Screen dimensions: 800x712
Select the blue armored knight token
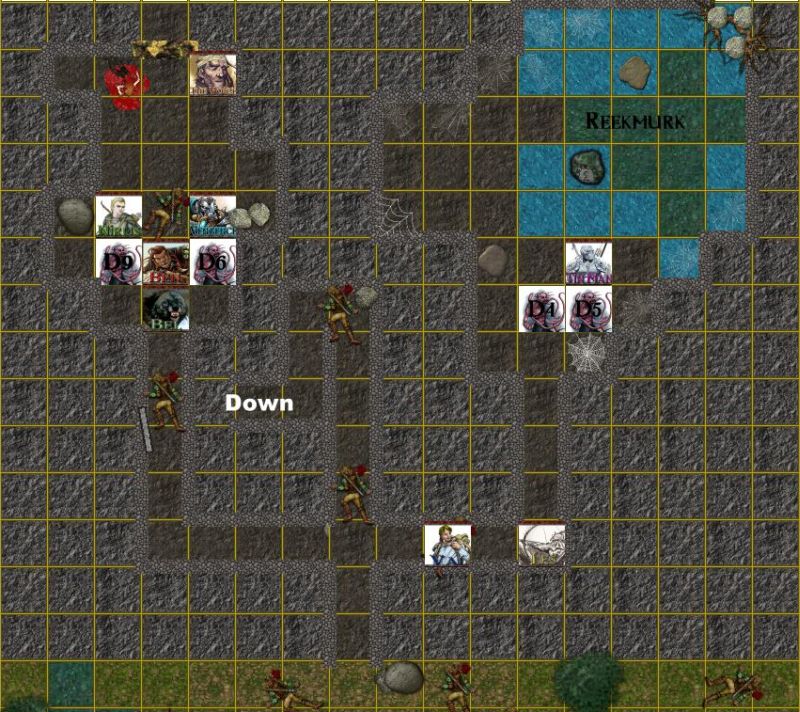pyautogui.click(x=211, y=215)
